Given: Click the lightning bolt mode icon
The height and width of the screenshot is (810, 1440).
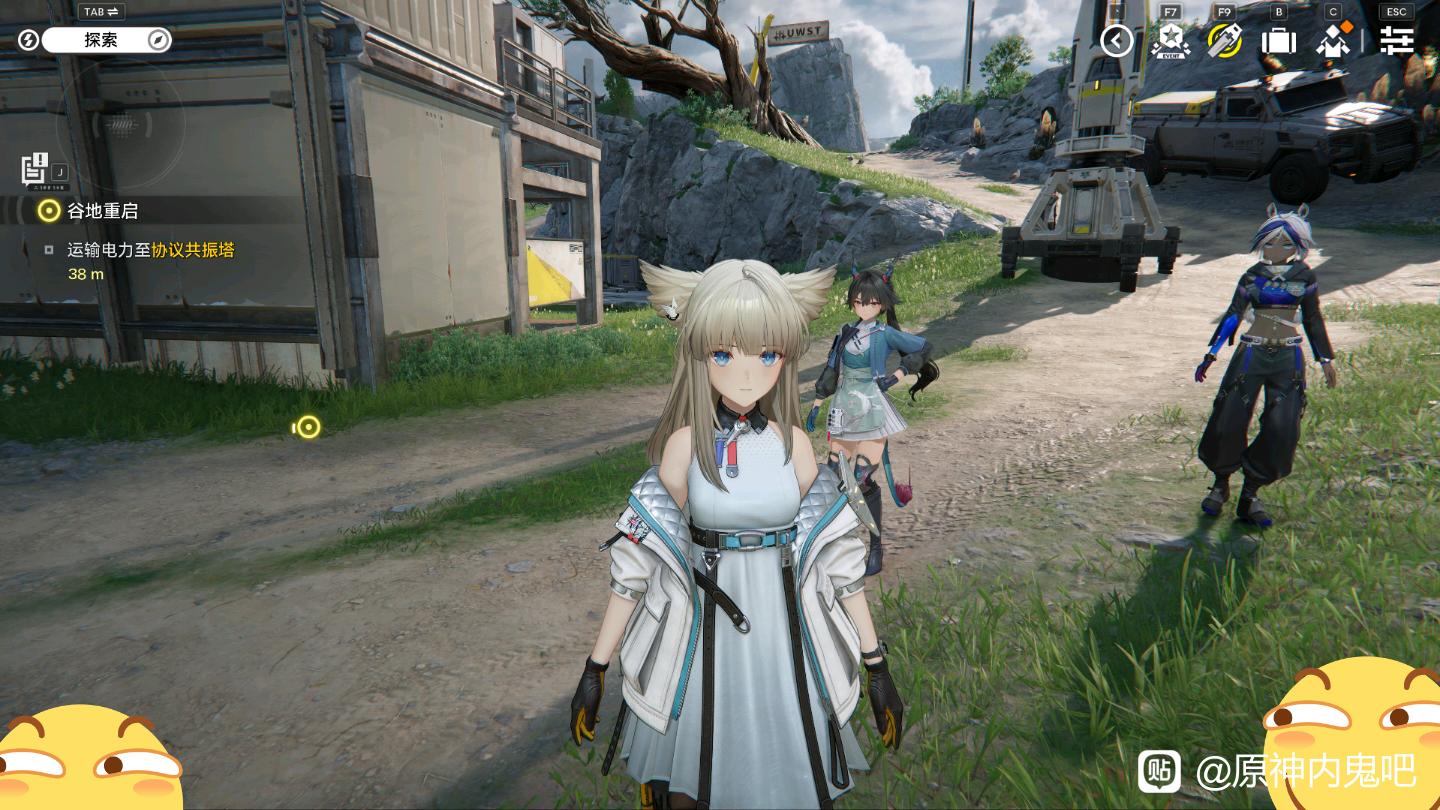Looking at the screenshot, I should (28, 40).
